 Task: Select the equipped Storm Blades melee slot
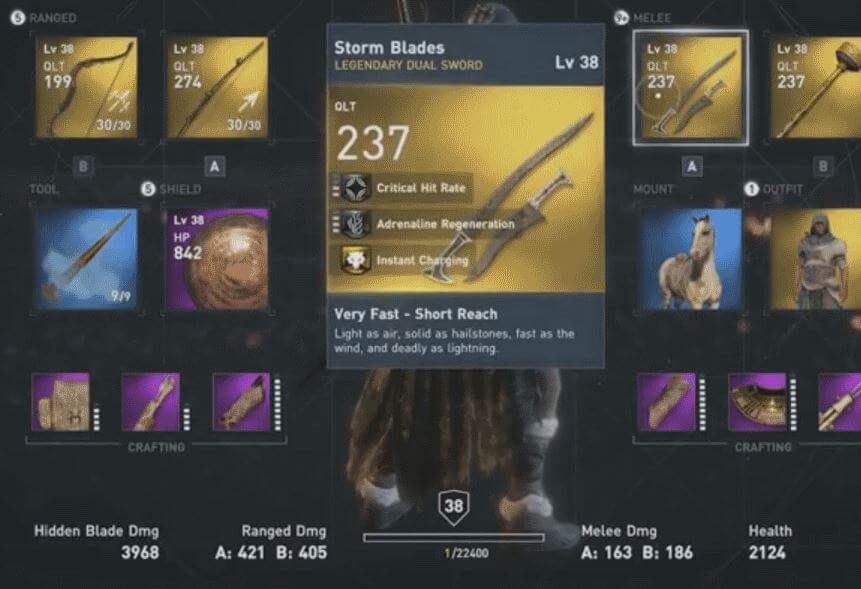pyautogui.click(x=690, y=87)
